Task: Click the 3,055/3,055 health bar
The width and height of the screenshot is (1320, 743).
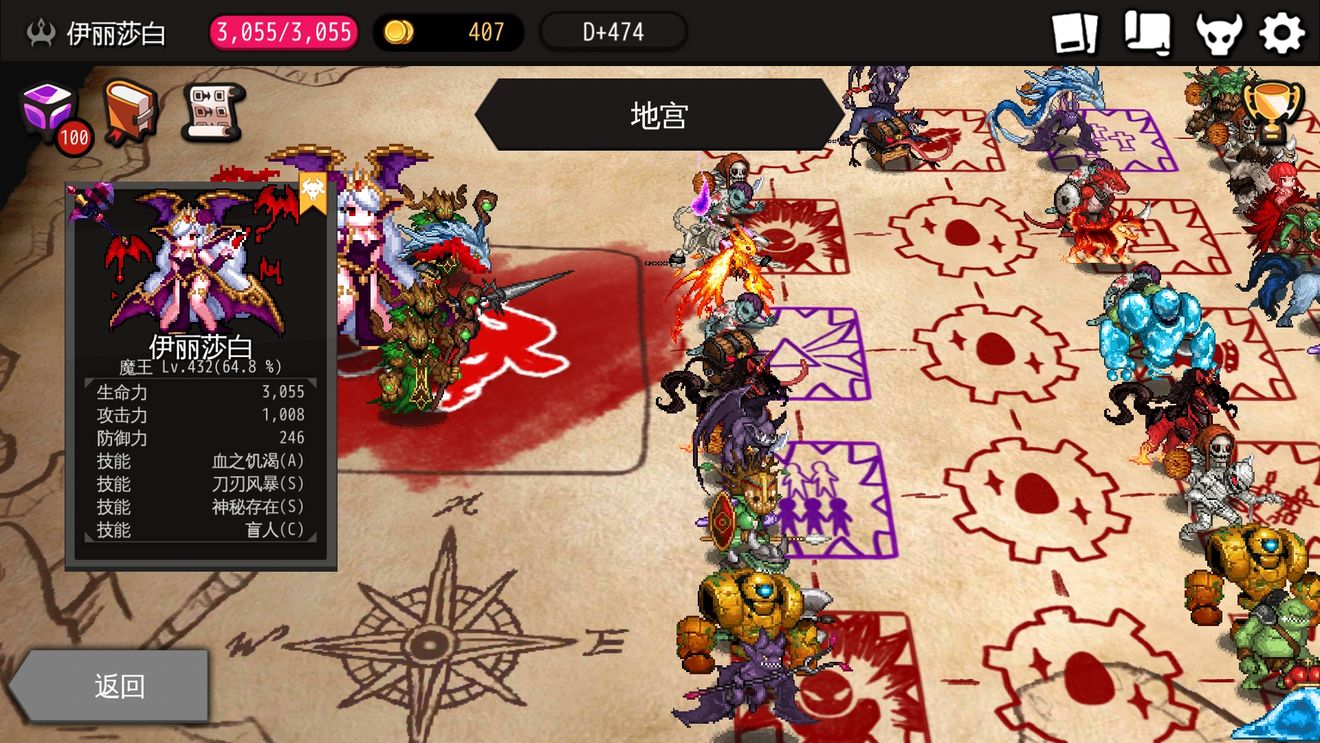Action: pyautogui.click(x=281, y=32)
